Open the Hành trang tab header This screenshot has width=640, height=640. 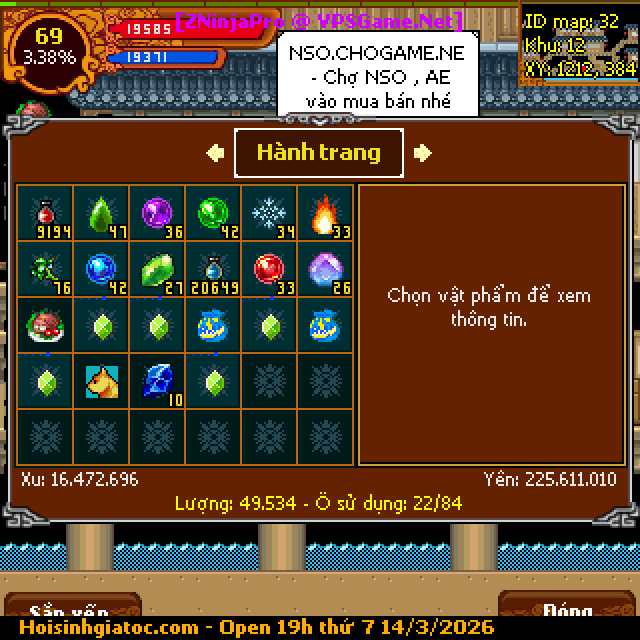(319, 153)
